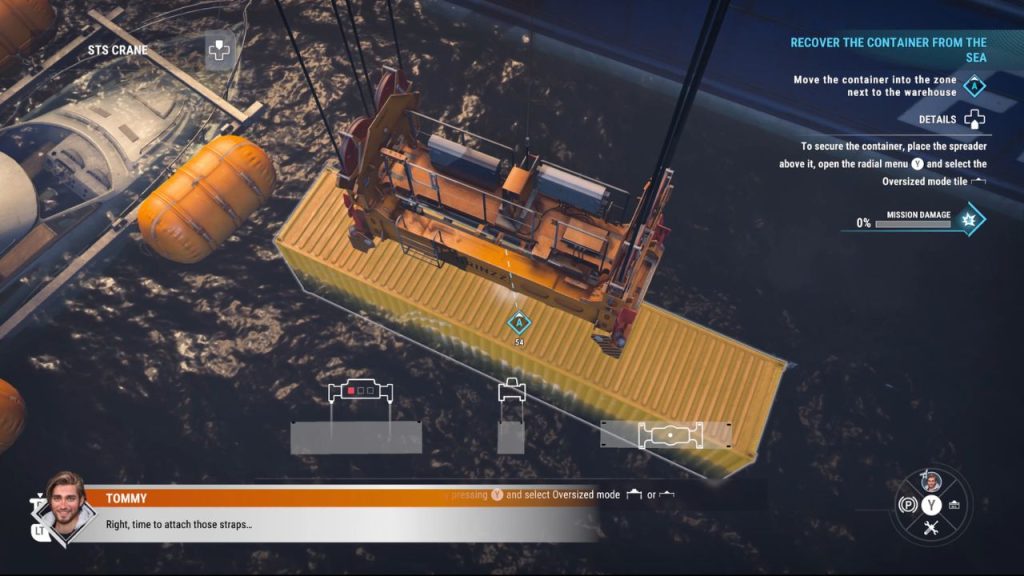The image size is (1024, 576).
Task: Click the Recover the Container objective title
Action: click(888, 49)
